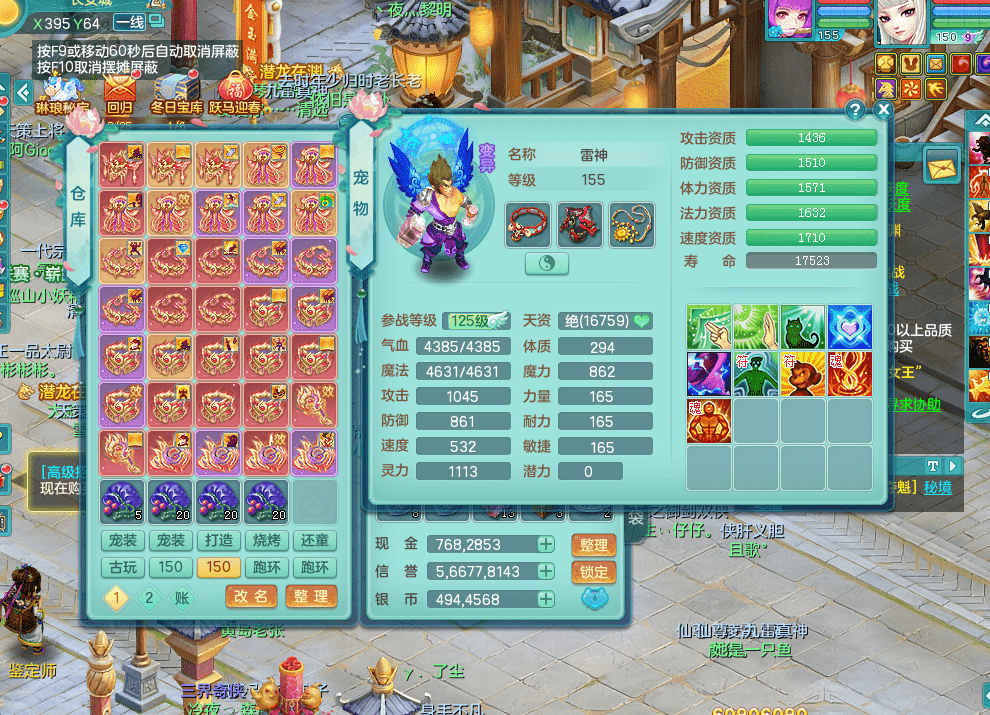Viewport: 990px width, 715px height.
Task: Select the 打造 warehouse tab
Action: click(217, 541)
